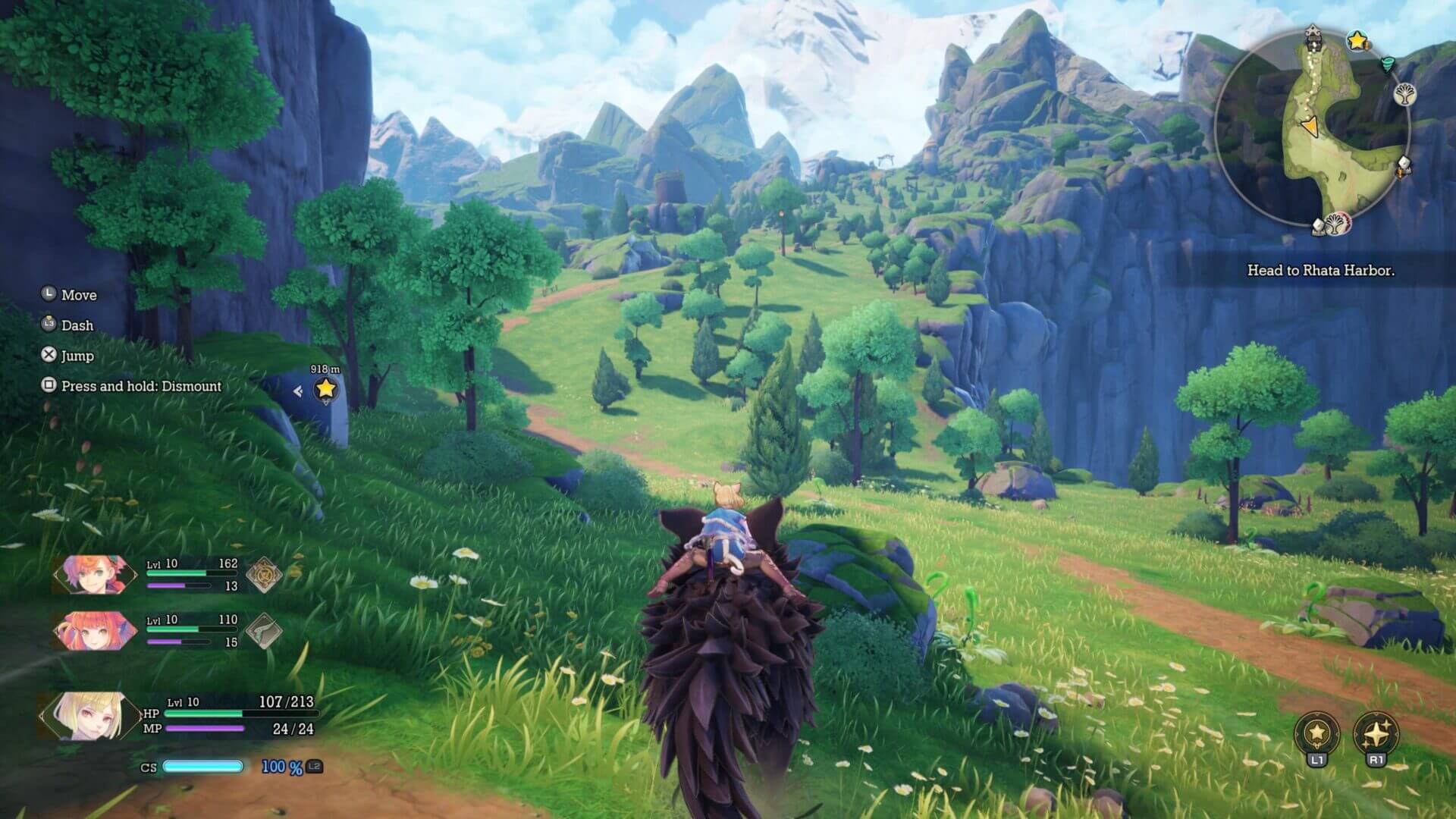Click the "Head to Rhata Harbor" objective tracker
This screenshot has height=819, width=1456.
pos(1320,271)
